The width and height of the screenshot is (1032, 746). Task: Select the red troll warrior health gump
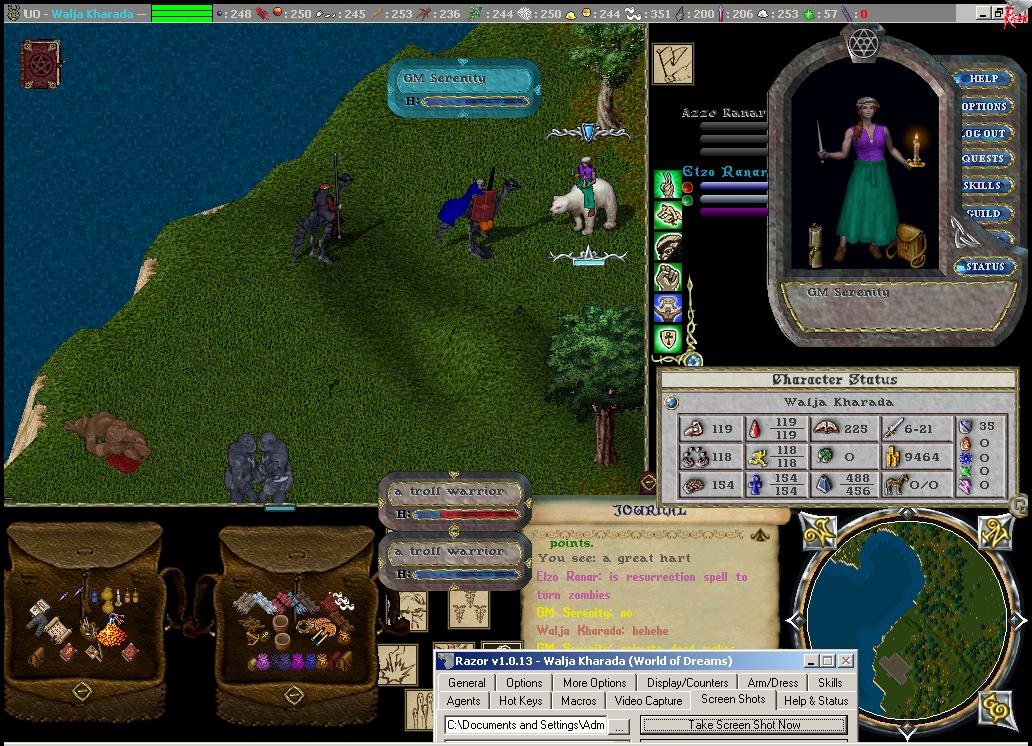point(456,501)
